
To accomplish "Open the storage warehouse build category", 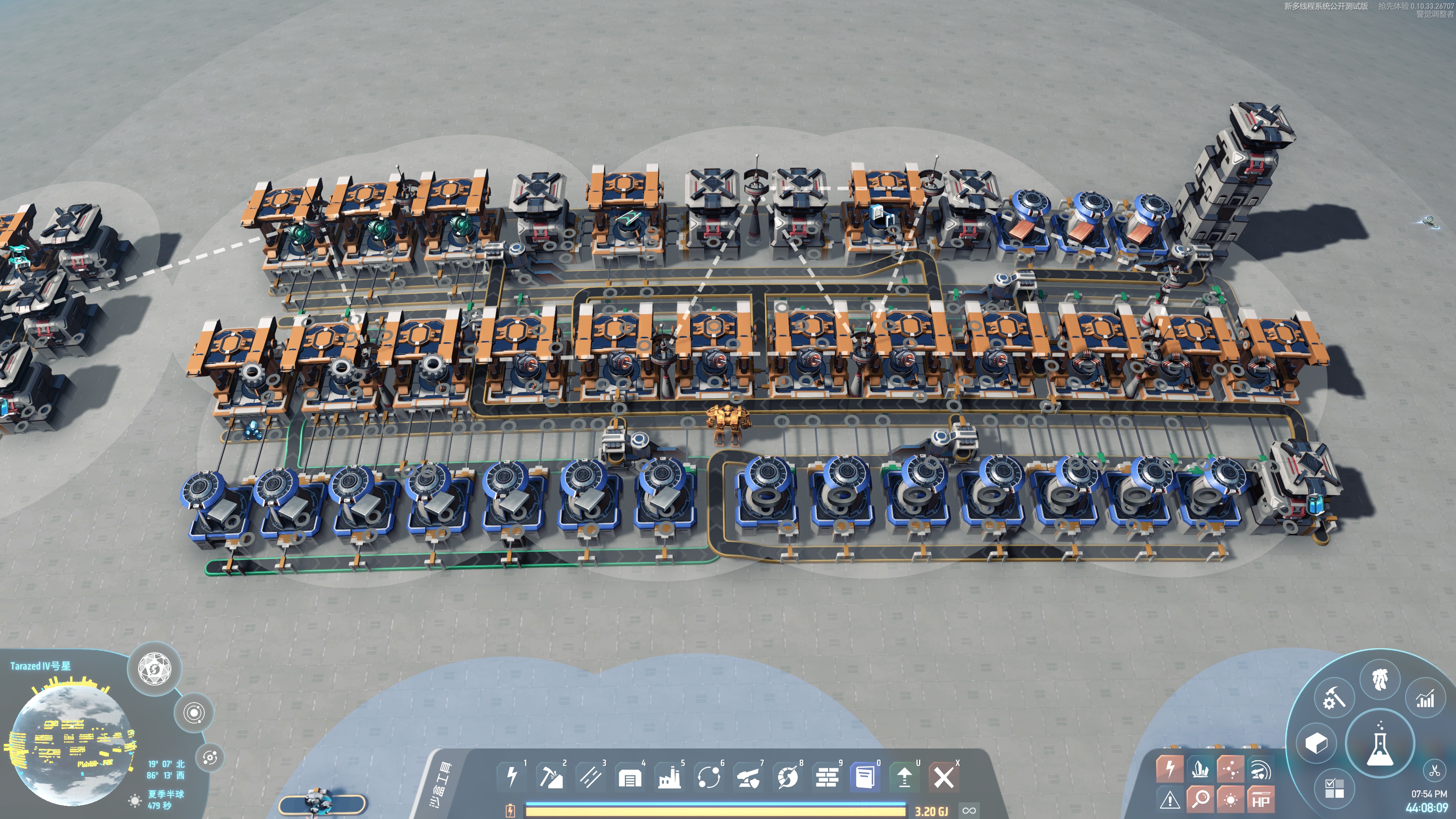I will (x=630, y=778).
